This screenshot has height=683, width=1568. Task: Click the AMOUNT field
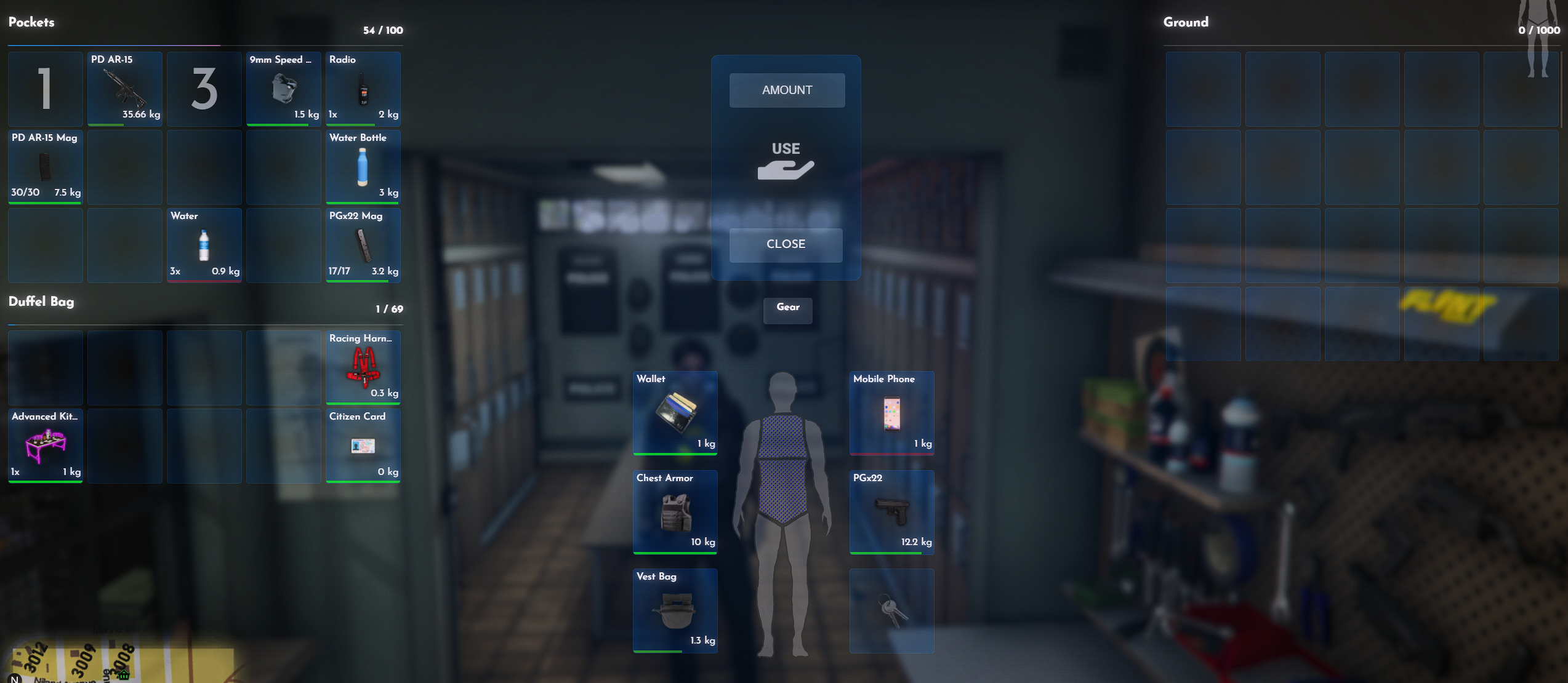pos(787,90)
